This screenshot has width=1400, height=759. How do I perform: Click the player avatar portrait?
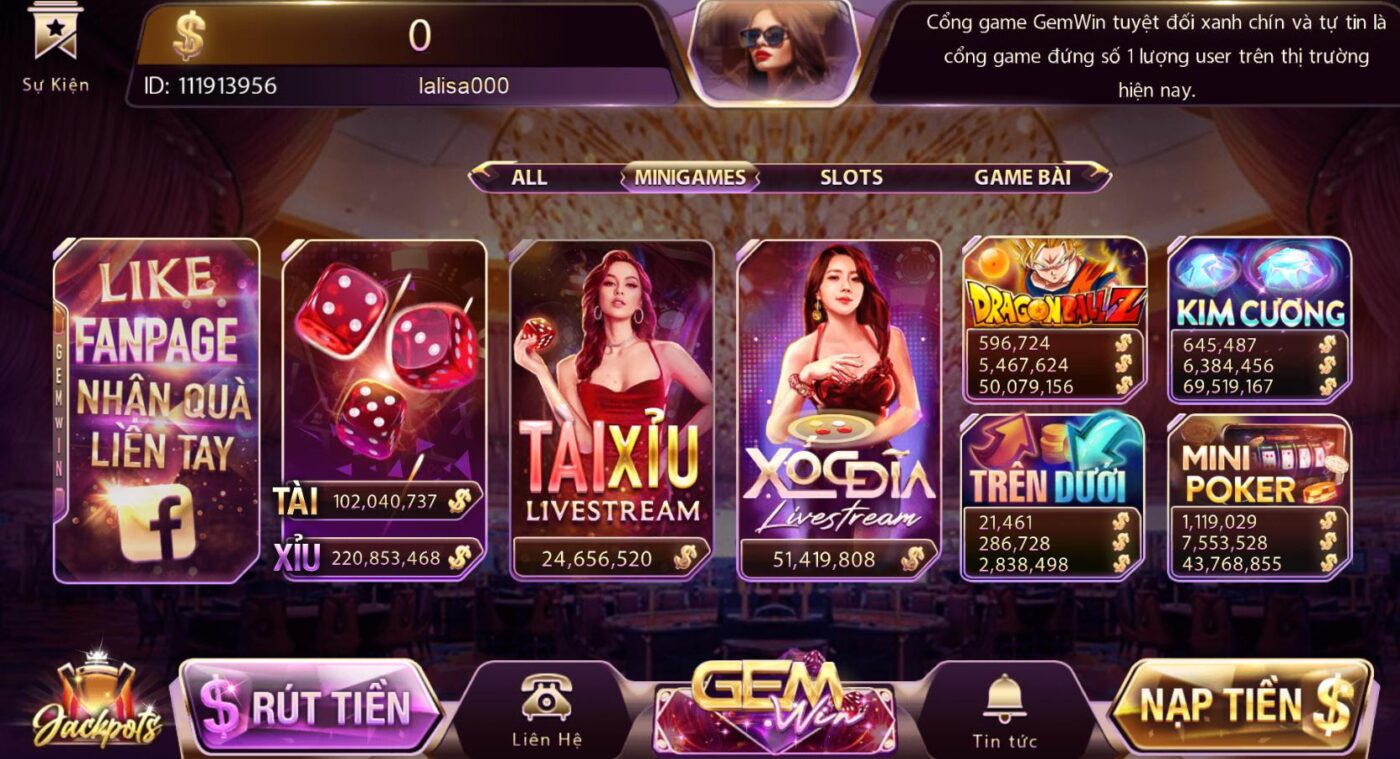774,50
